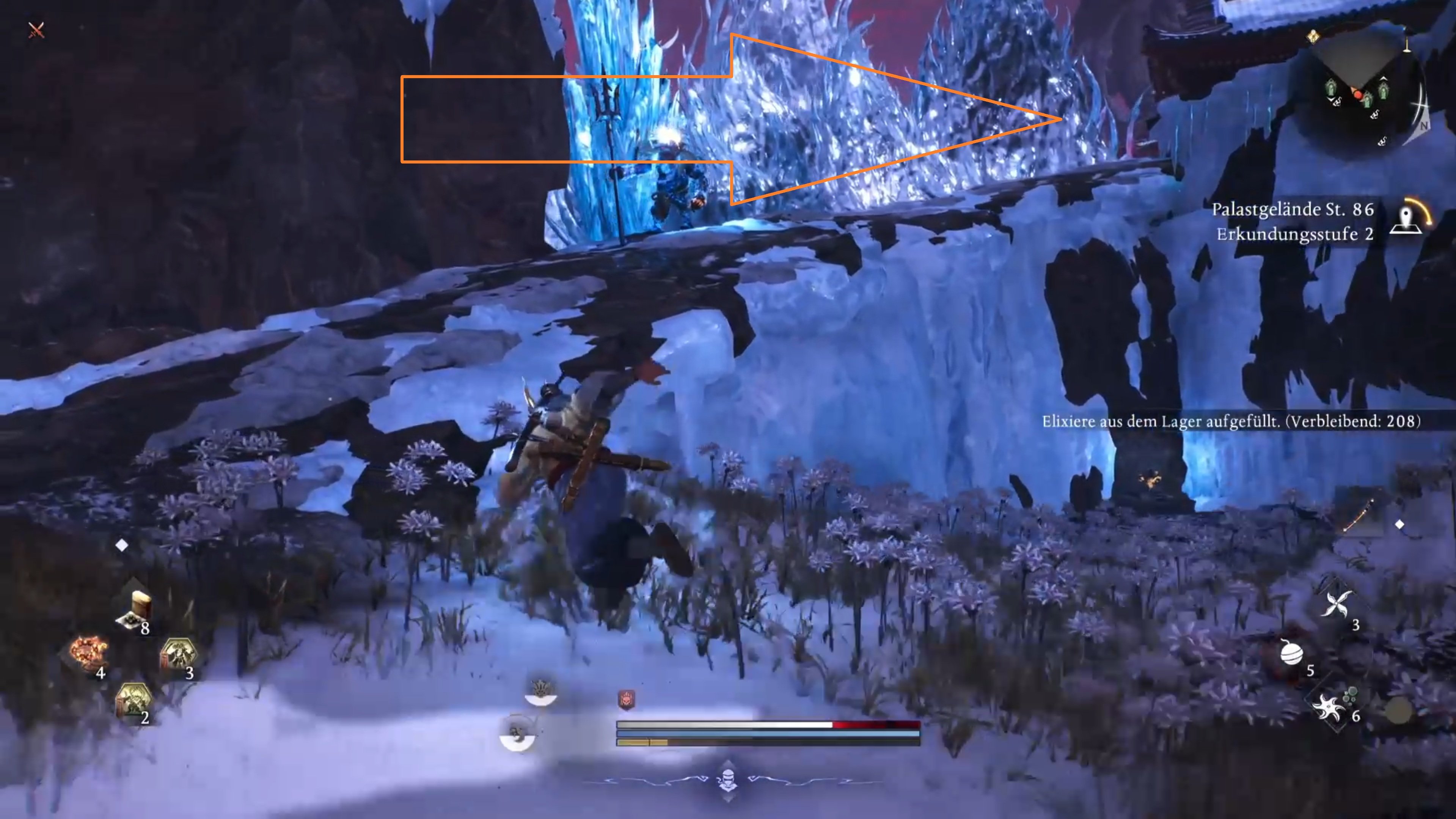Click the crossed swords combat icon
The width and height of the screenshot is (1456, 819).
coord(36,30)
